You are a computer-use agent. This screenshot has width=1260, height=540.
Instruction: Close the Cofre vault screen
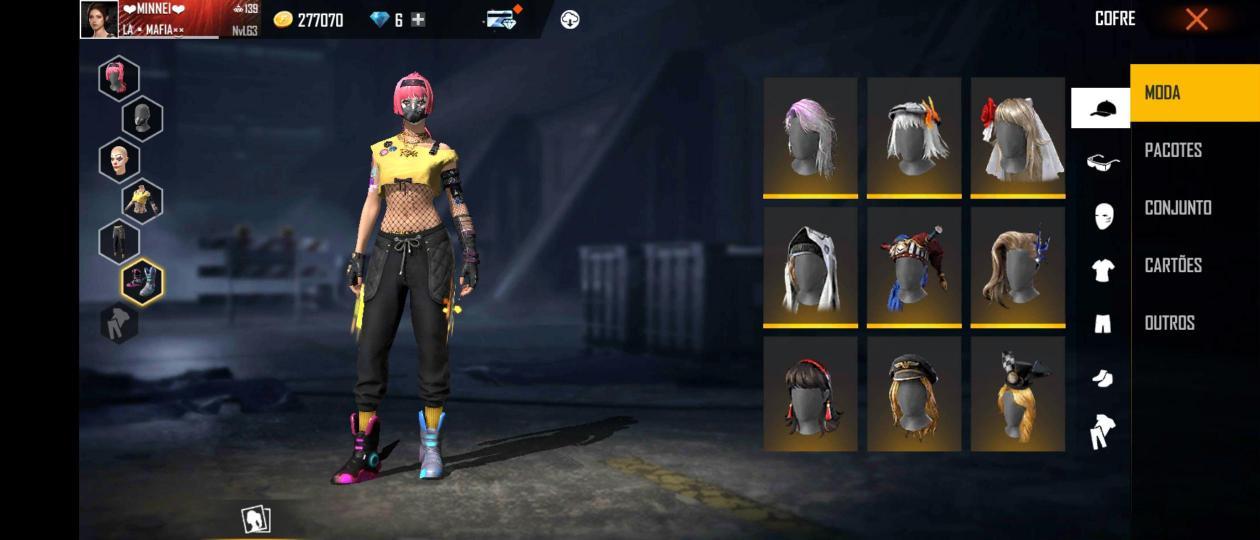pos(1196,19)
